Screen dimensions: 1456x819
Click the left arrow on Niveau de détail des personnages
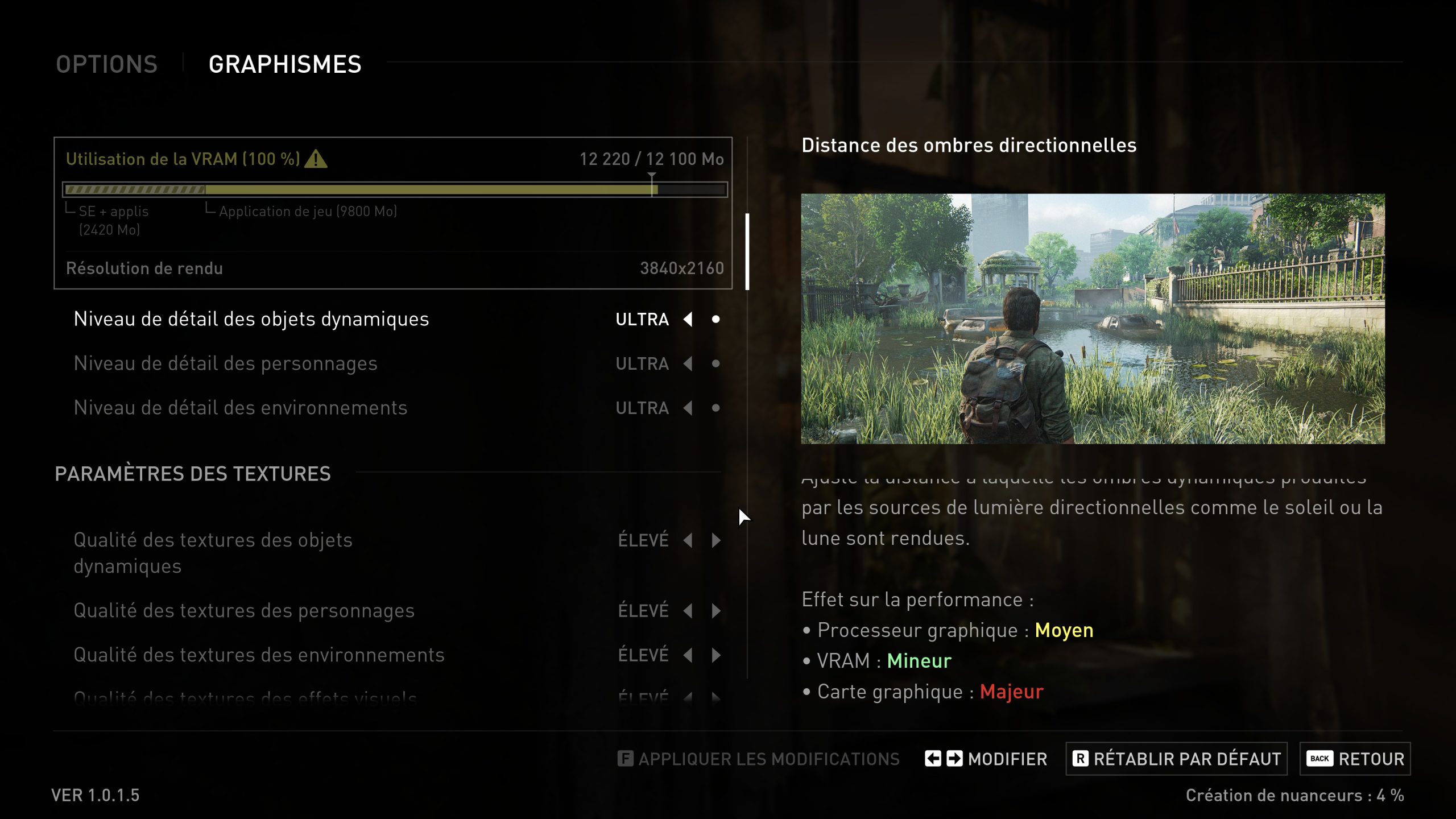[689, 363]
